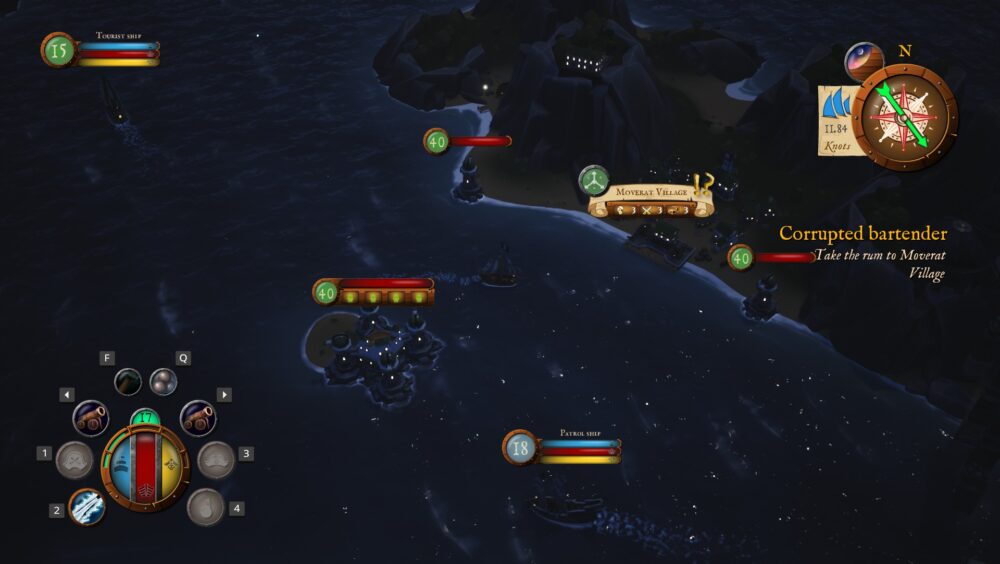Activate the glowing white slash ability
This screenshot has height=564, width=1000.
[x=87, y=508]
